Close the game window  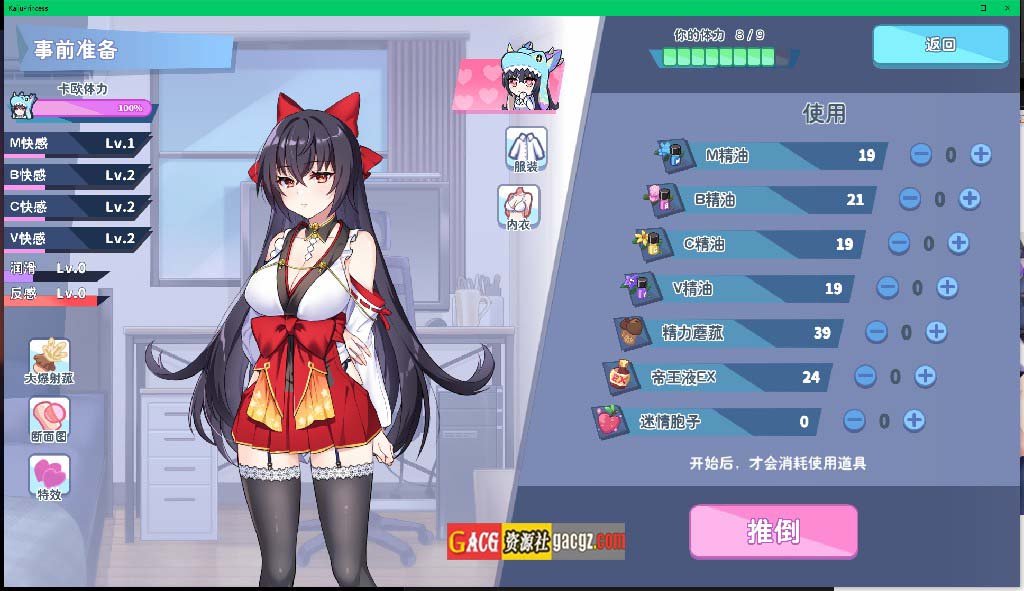[x=1011, y=7]
